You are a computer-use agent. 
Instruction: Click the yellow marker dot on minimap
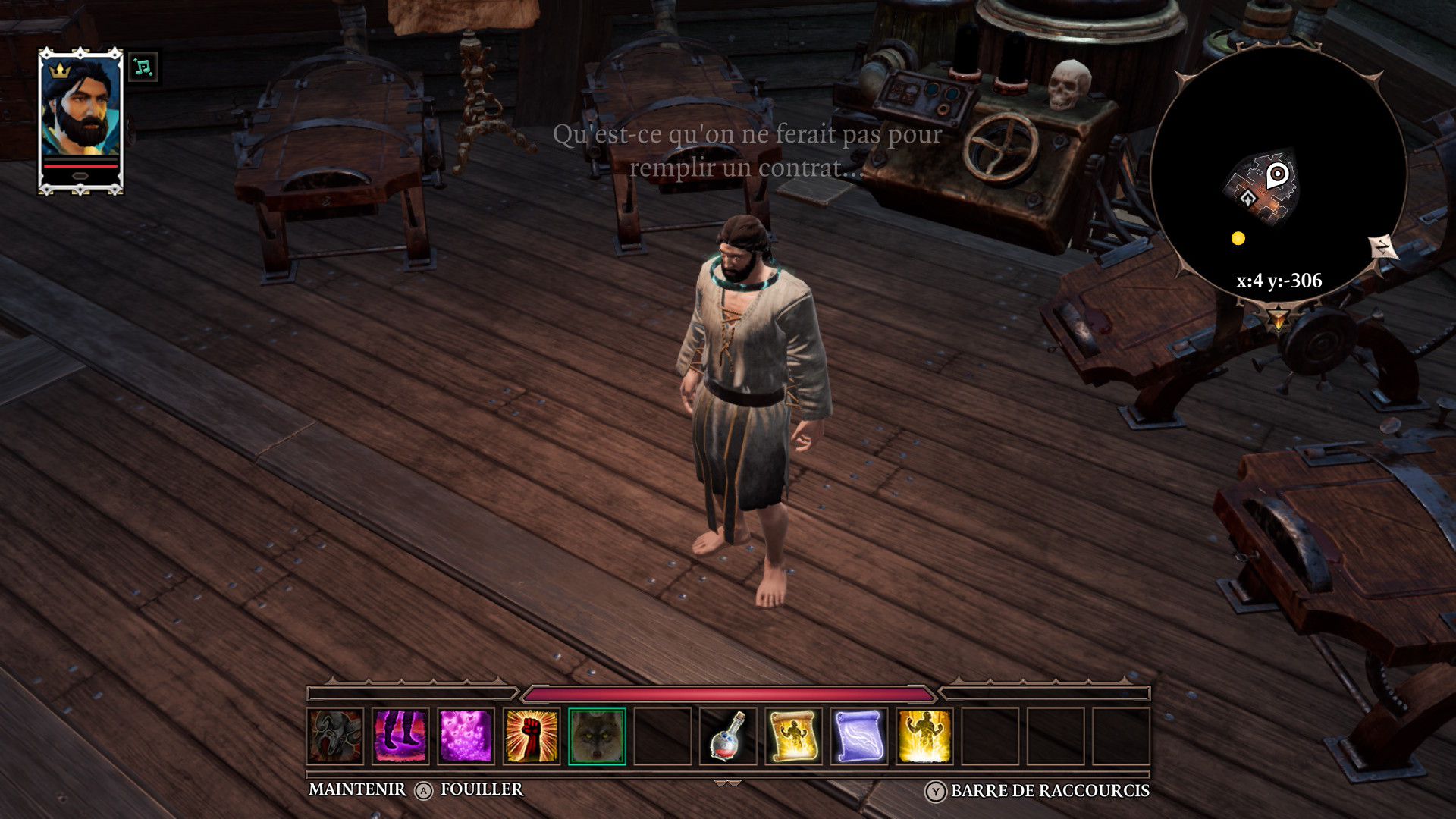[1238, 239]
